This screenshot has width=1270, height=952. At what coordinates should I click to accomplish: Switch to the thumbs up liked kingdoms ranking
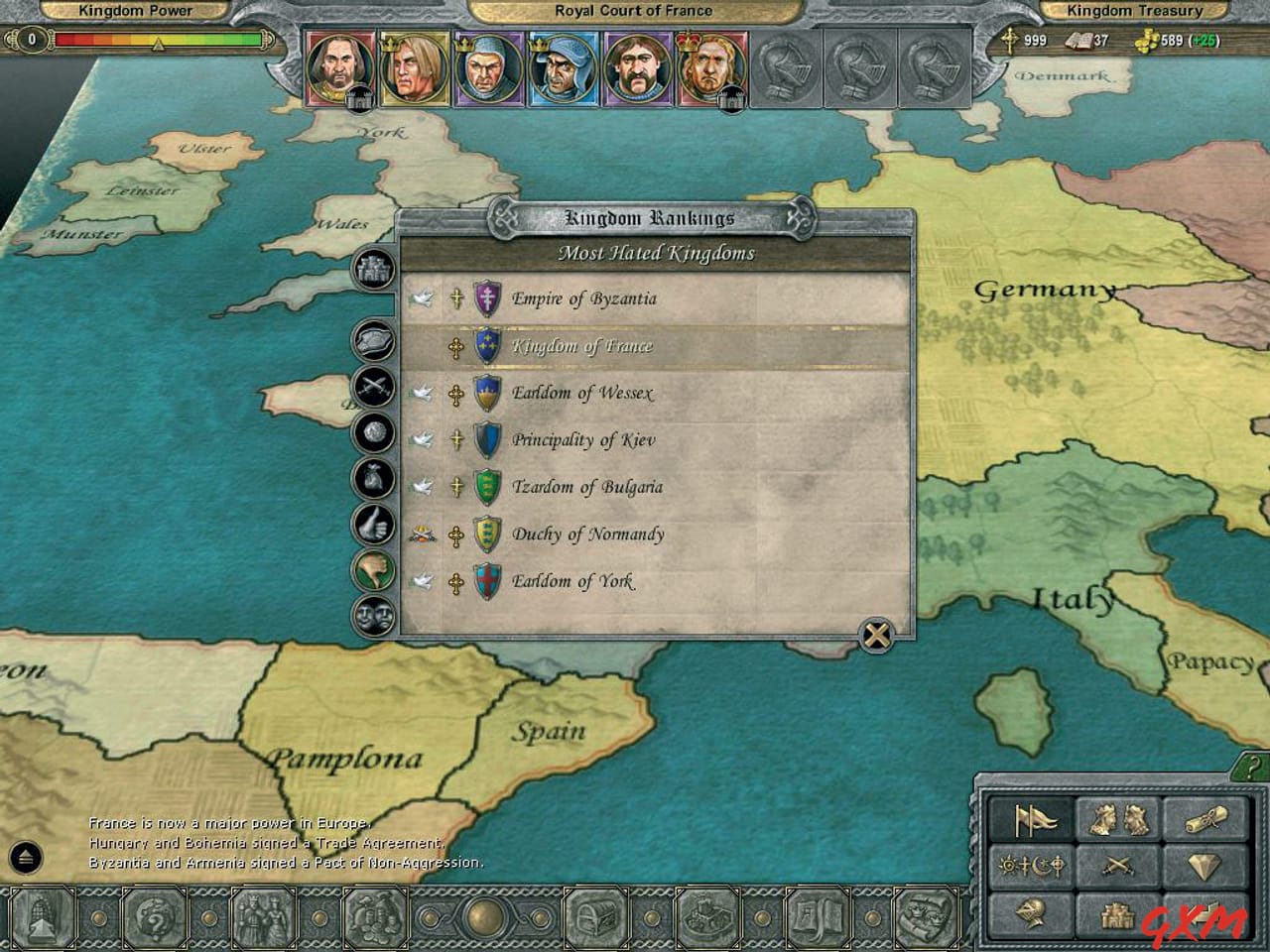pyautogui.click(x=372, y=524)
